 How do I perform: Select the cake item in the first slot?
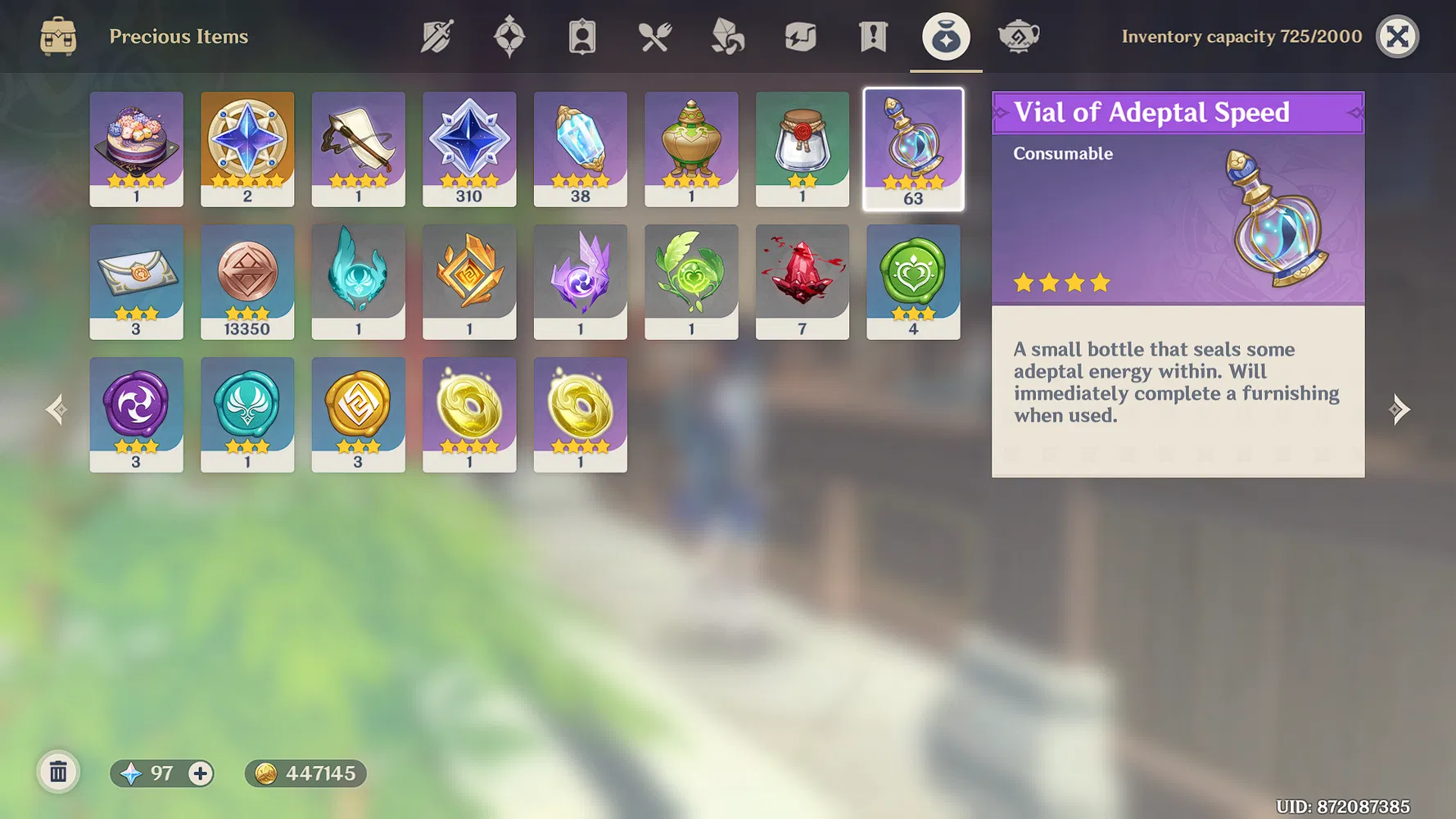[x=136, y=148]
